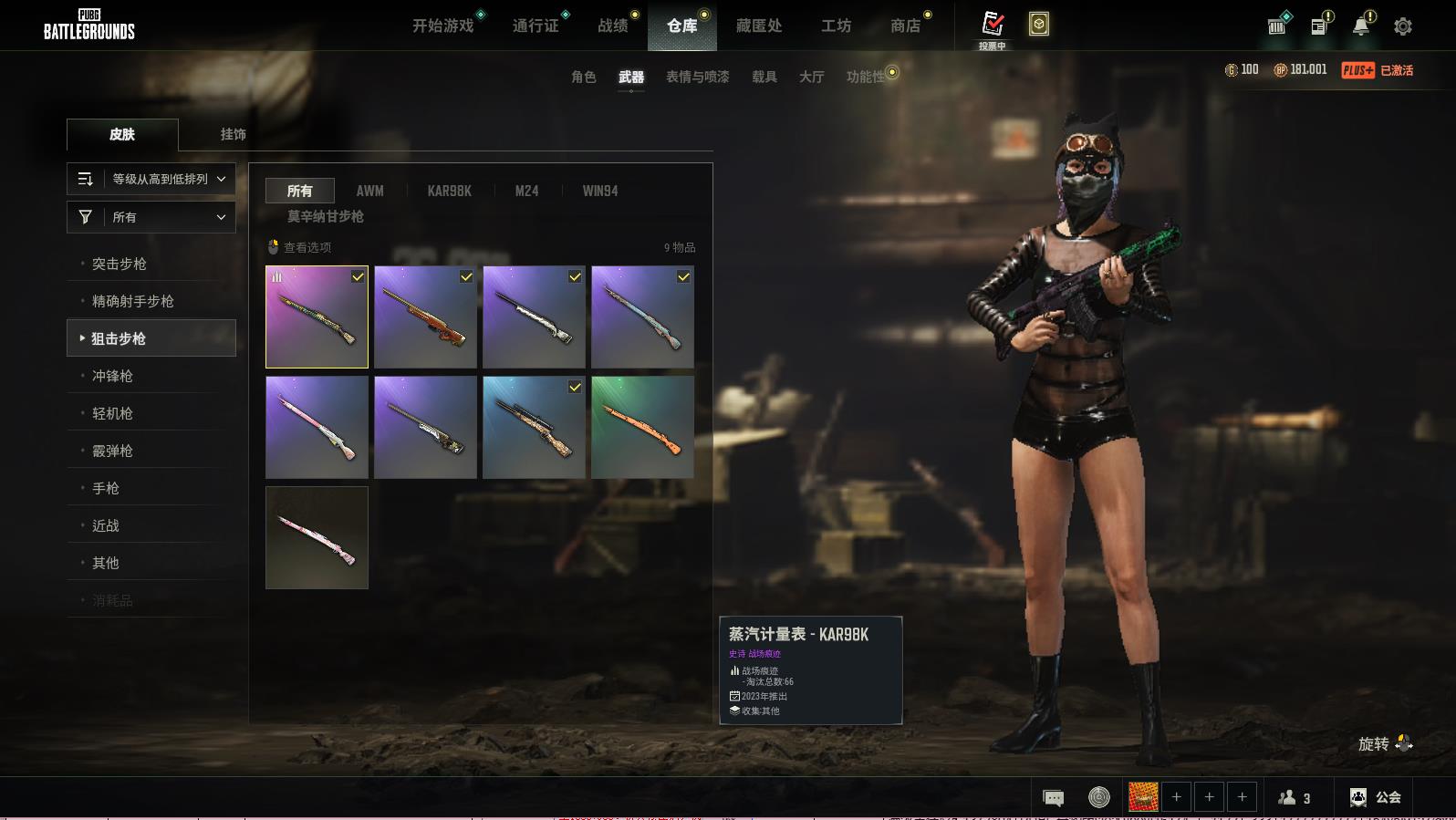Open the 公会 clan panel
1456x820 pixels.
pyautogui.click(x=1376, y=797)
